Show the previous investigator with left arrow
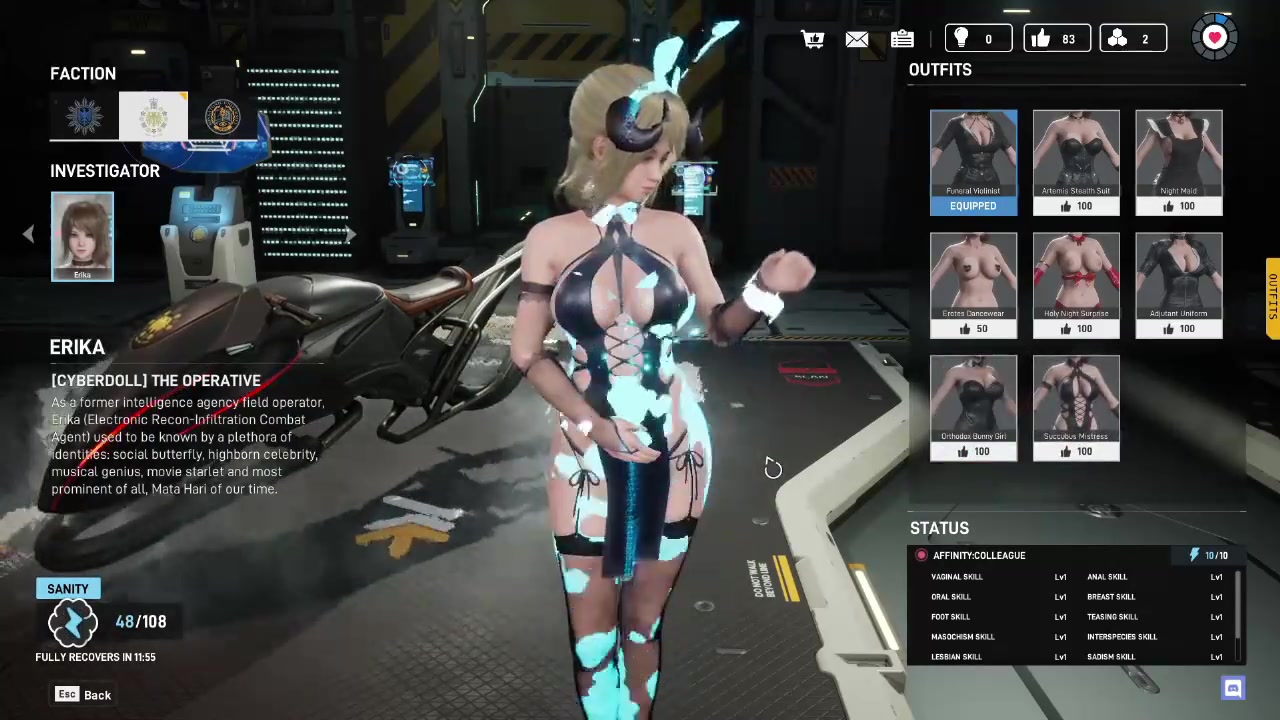Screen dimensions: 1280x720 pyautogui.click(x=28, y=235)
